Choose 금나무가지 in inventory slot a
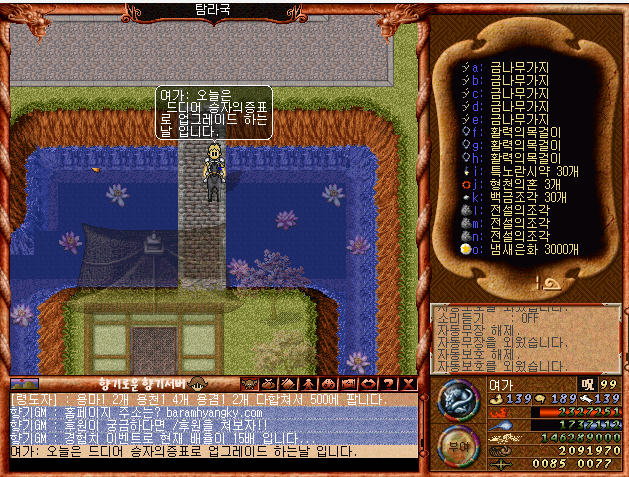Screen dimensions: 629x477 coord(517,67)
